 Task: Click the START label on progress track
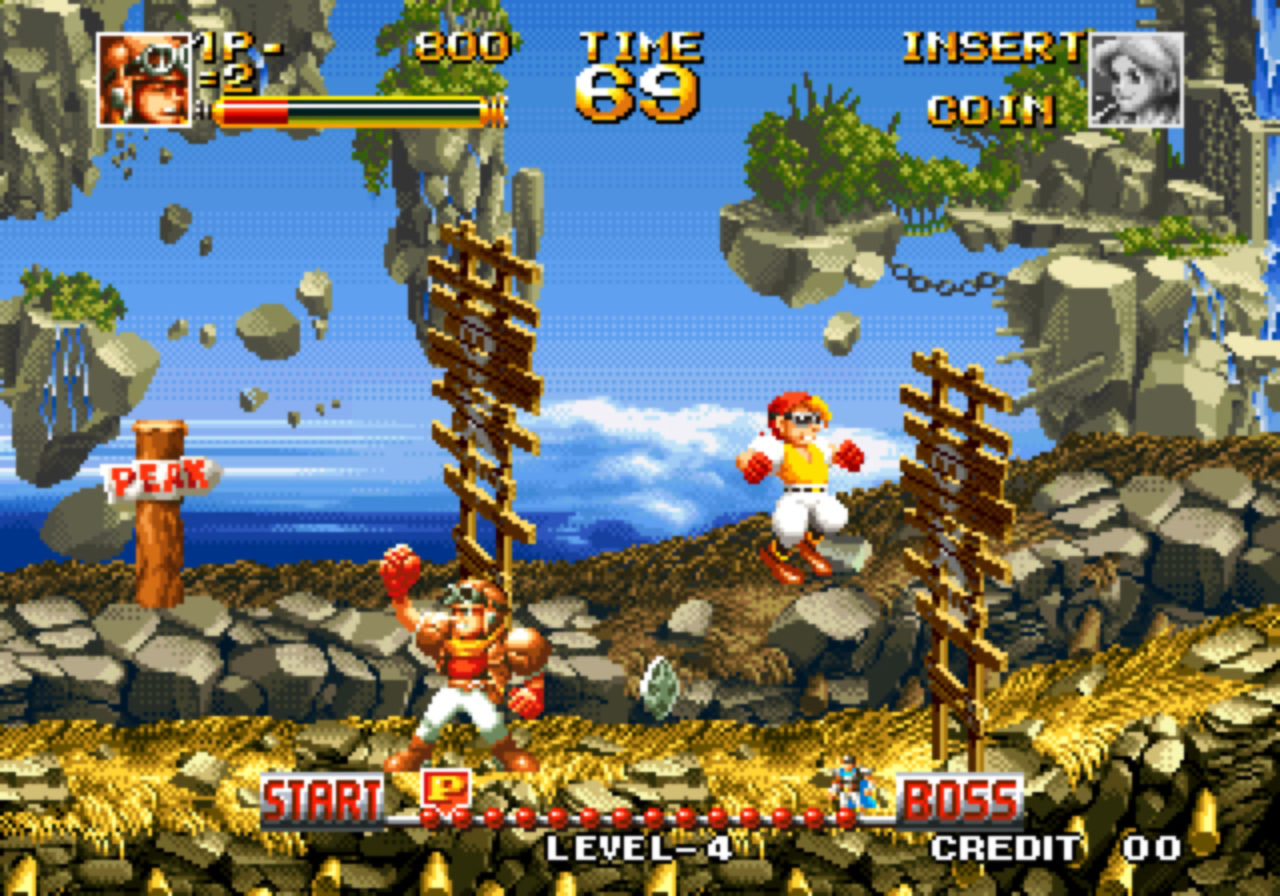322,800
